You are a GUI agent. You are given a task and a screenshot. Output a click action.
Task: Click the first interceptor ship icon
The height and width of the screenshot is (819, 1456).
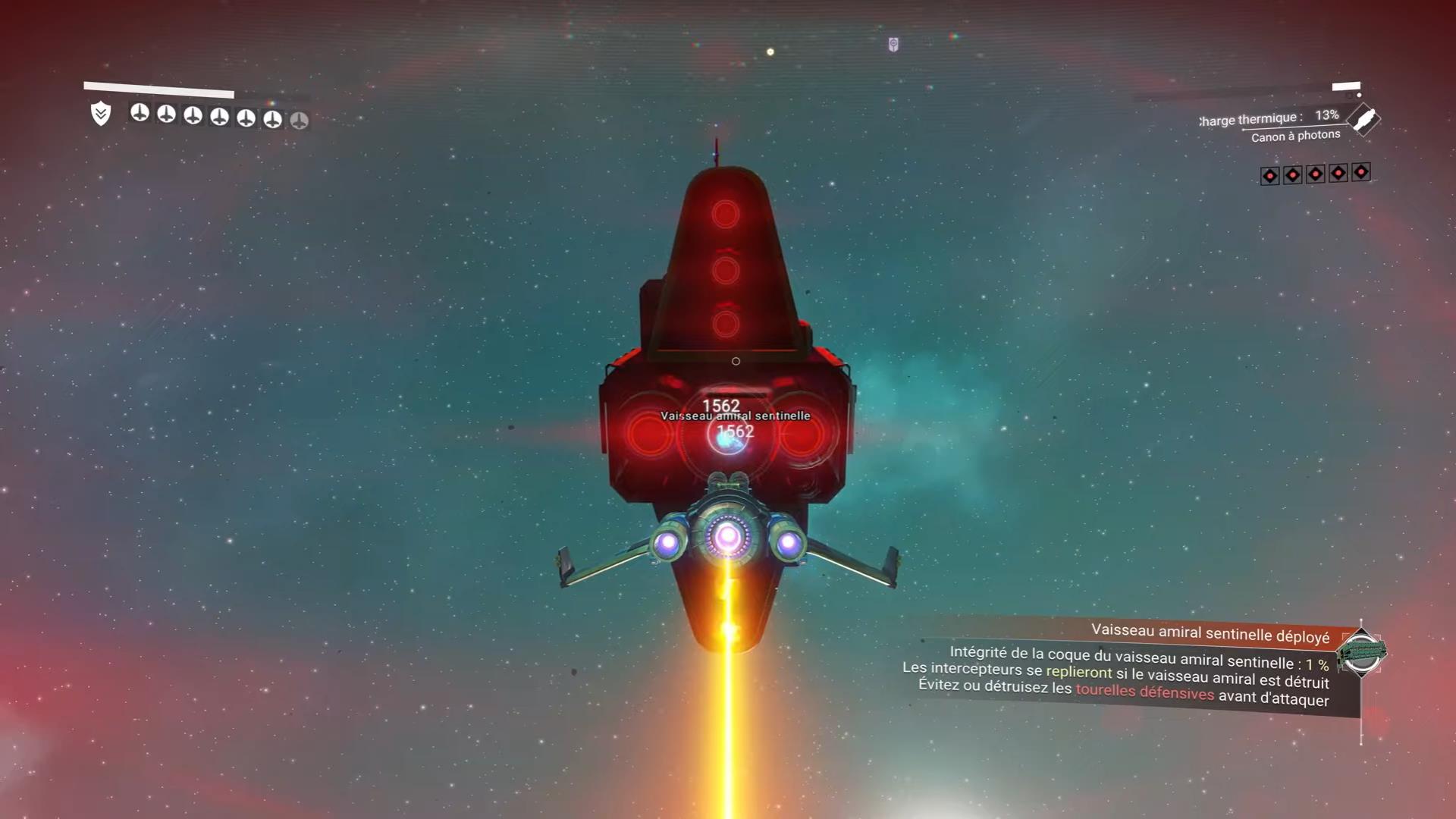140,115
